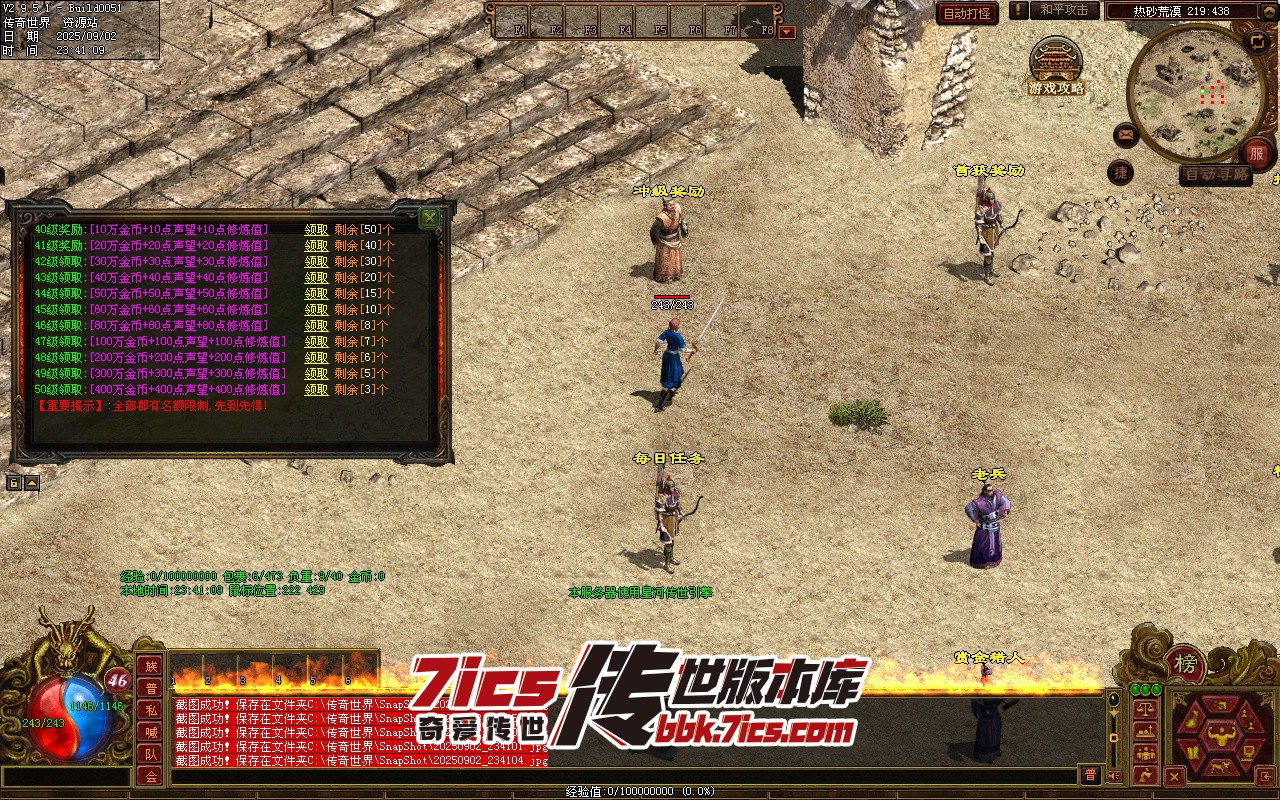Claim the level 40 reward via 领取
The image size is (1280, 800).
click(x=316, y=229)
